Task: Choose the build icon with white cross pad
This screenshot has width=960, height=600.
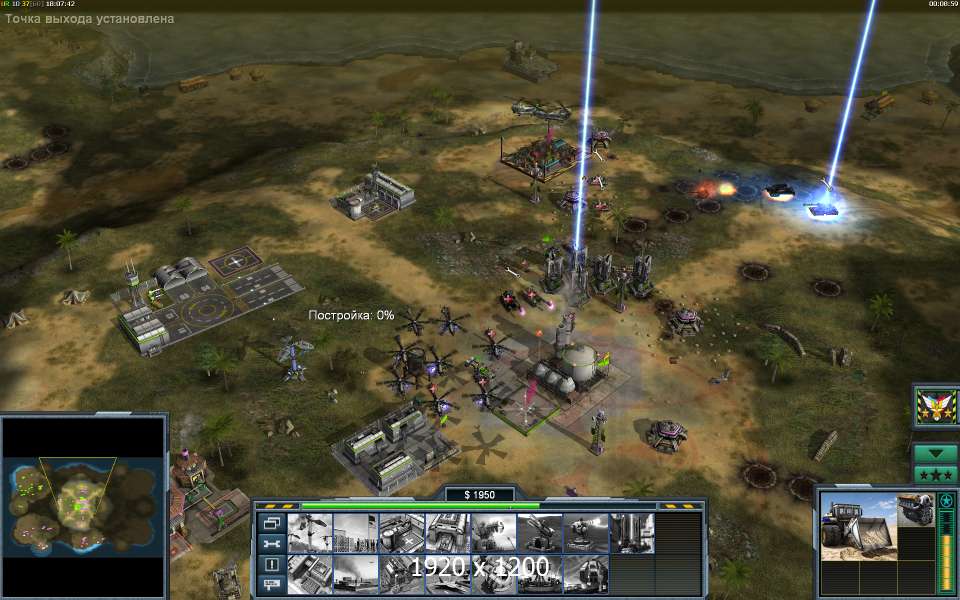Action: click(x=401, y=533)
